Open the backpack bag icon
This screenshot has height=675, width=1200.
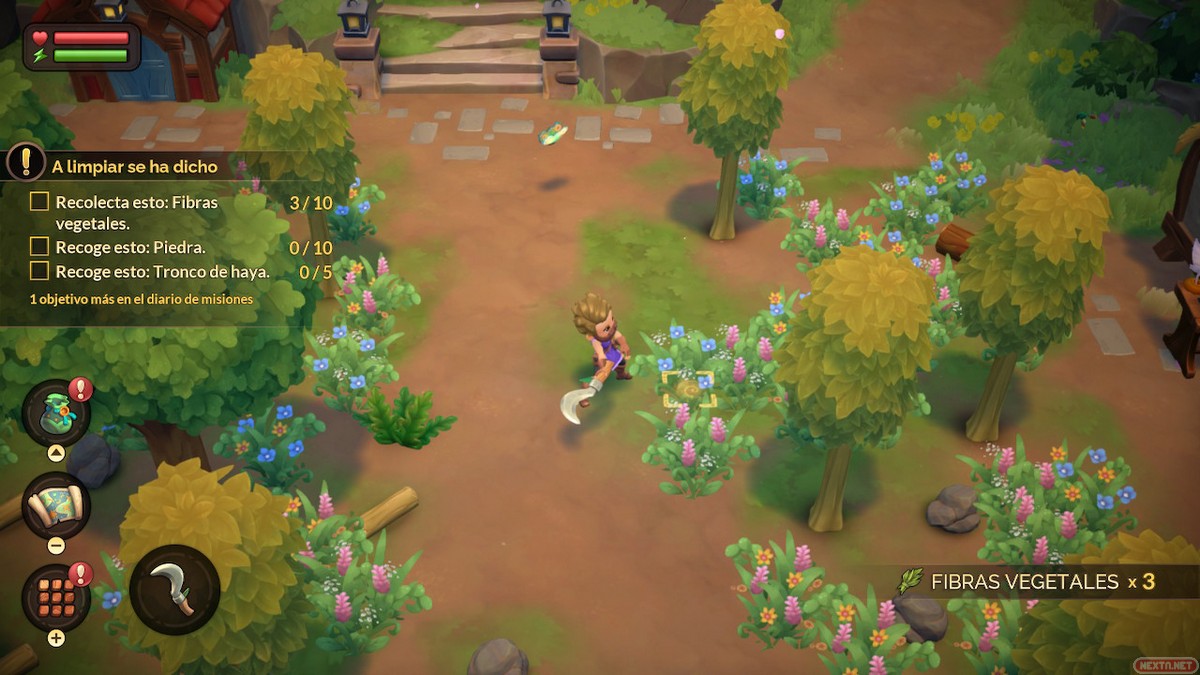[x=56, y=413]
